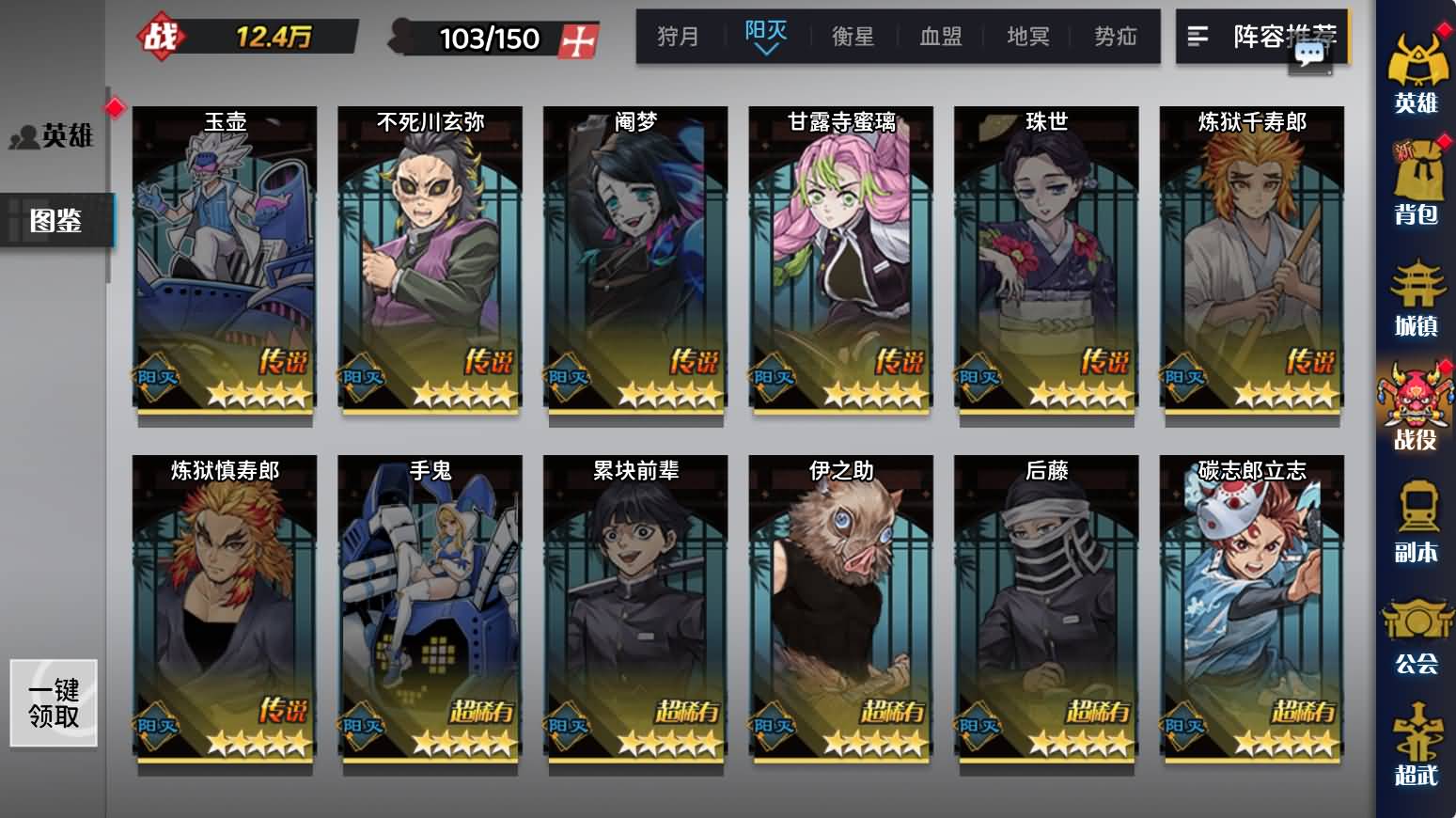The image size is (1456, 818).
Task: Go to the 城镇 town screen
Action: [1416, 298]
